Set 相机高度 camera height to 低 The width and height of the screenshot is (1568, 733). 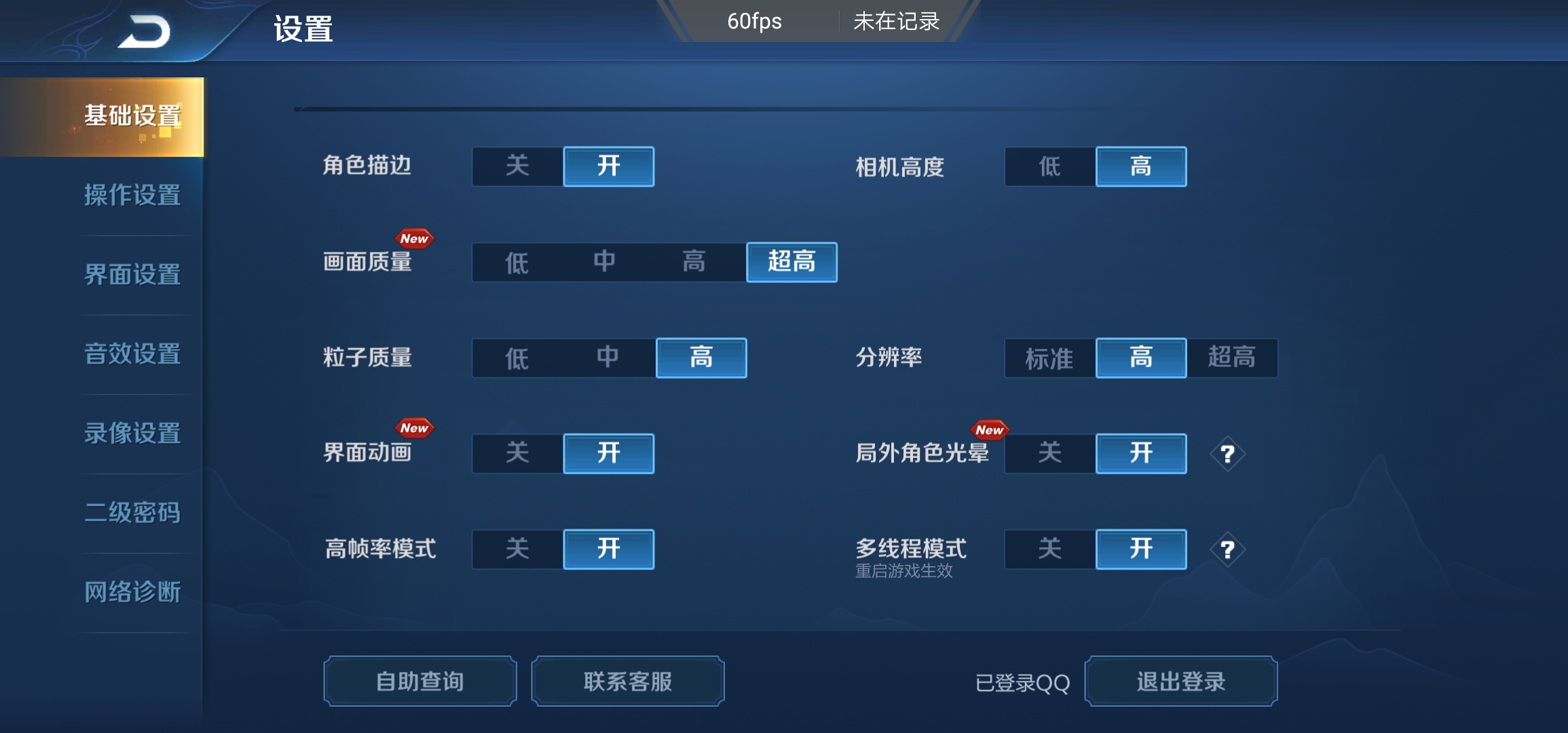[1049, 166]
